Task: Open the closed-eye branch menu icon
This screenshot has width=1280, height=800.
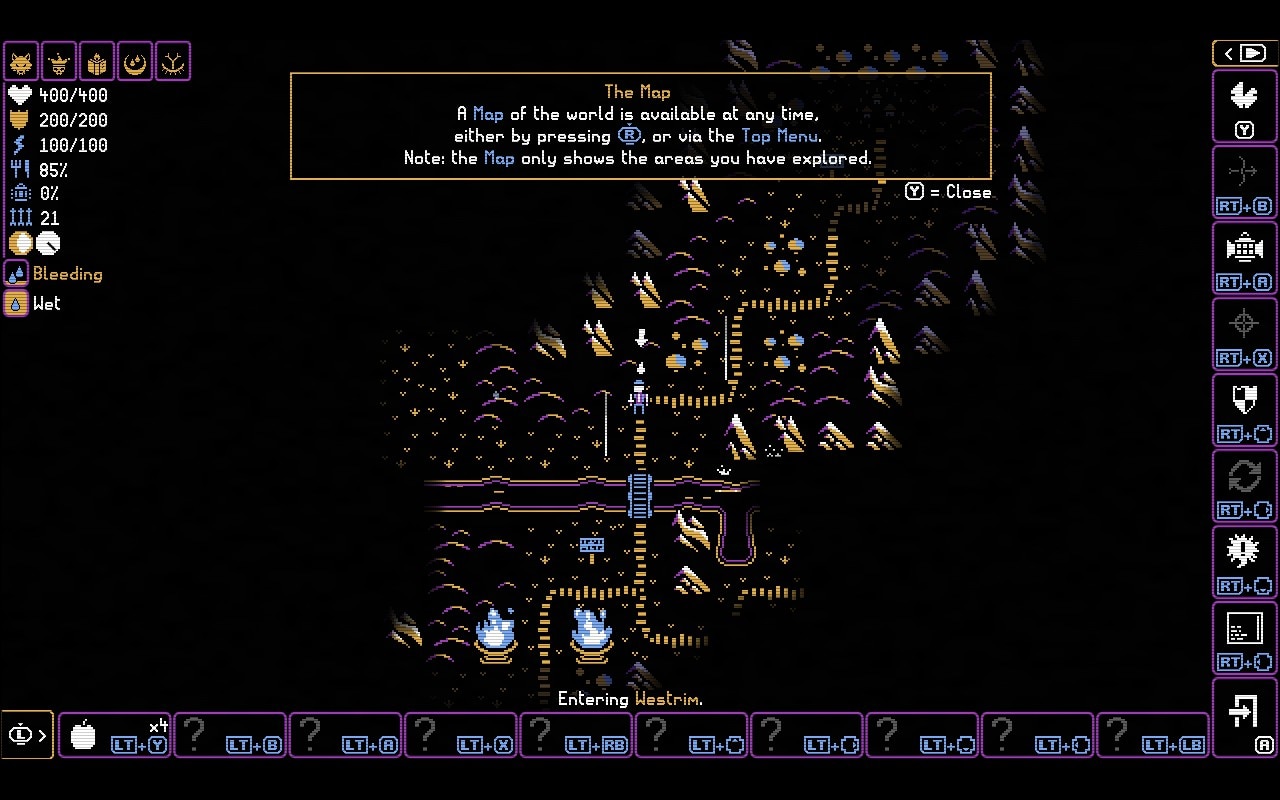Action: tap(173, 62)
